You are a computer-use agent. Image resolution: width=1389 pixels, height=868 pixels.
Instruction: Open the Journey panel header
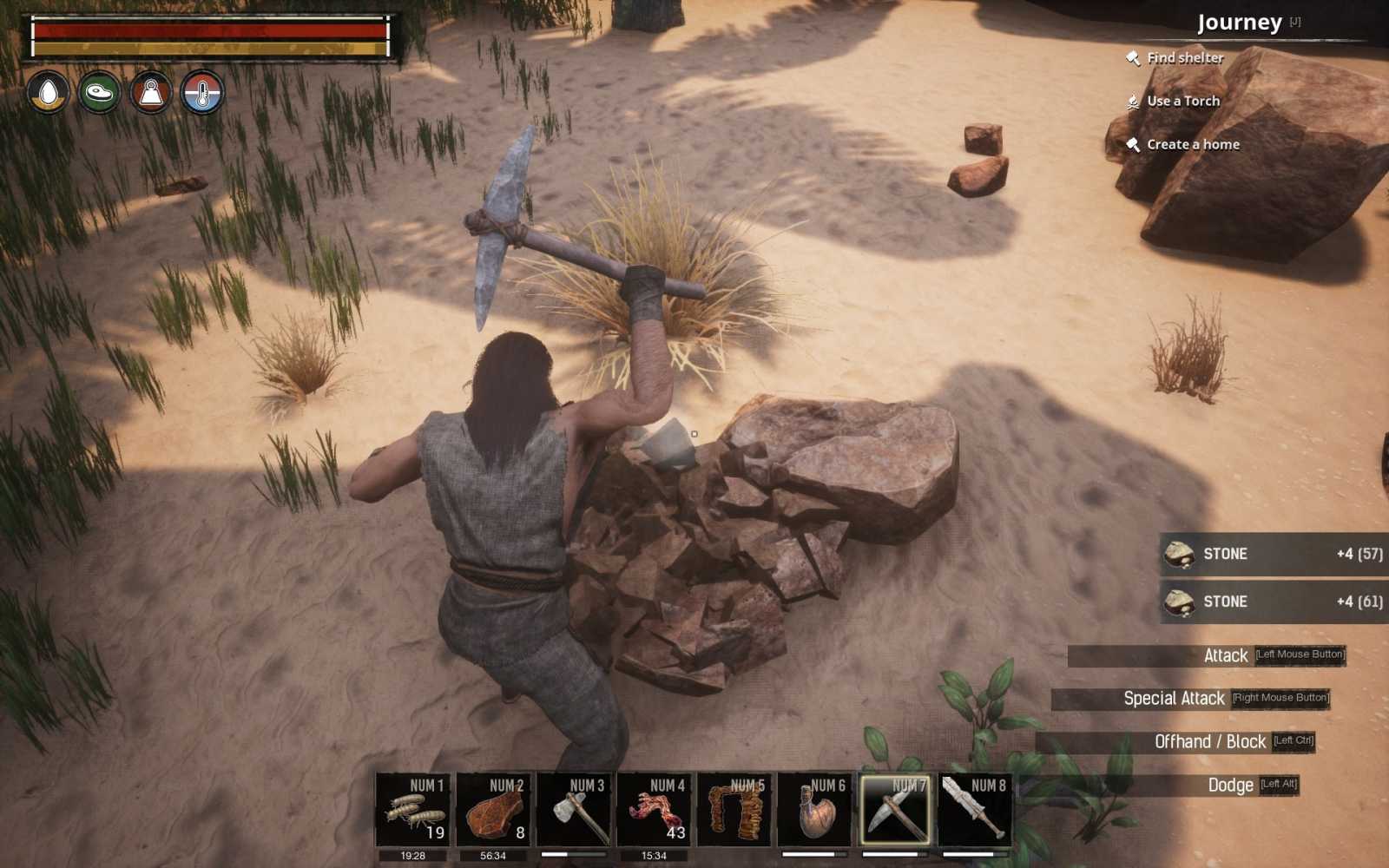tap(1241, 22)
